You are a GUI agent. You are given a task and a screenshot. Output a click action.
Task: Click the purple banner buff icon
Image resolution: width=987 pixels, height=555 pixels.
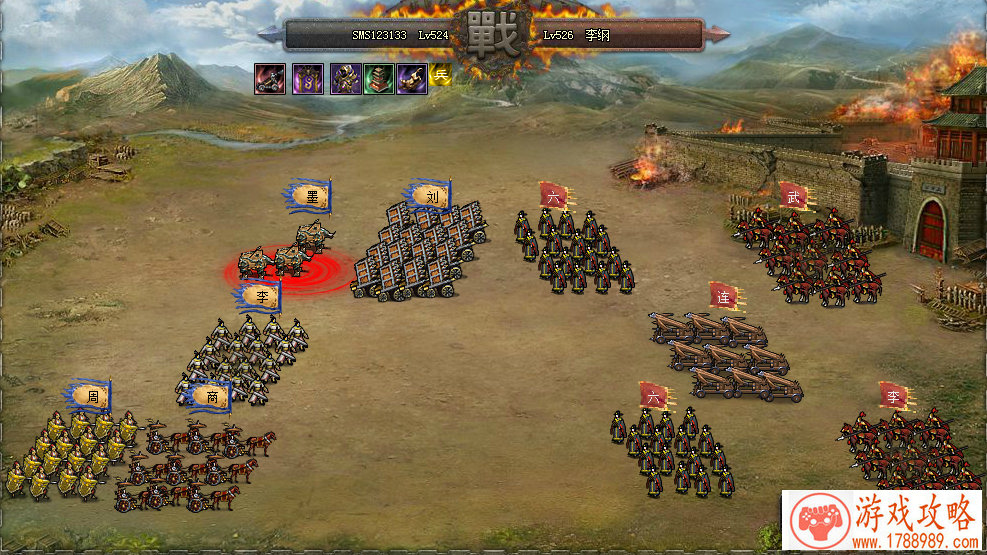point(307,78)
